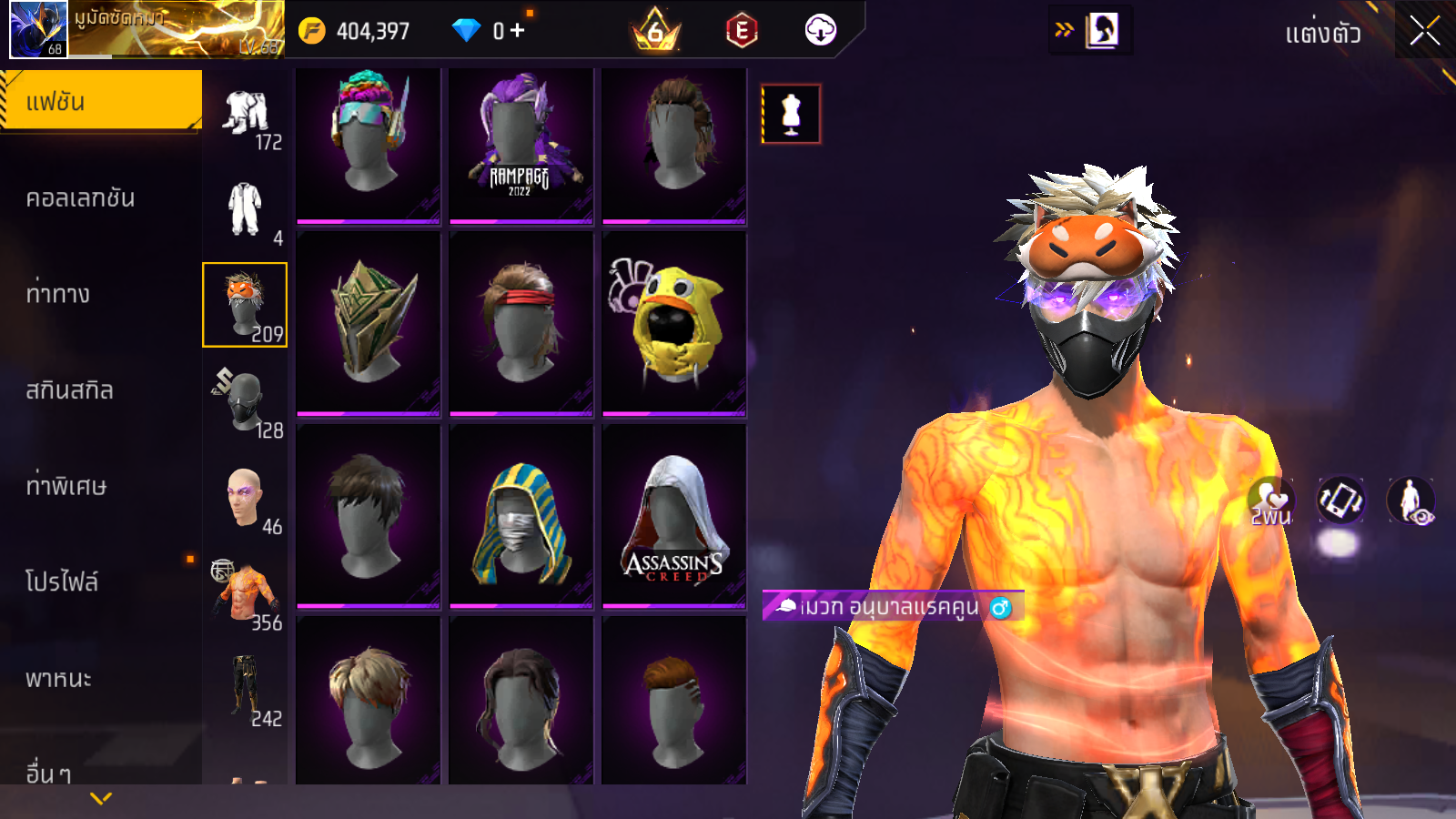
Task: Switch to the แฟชัน tab
Action: click(100, 101)
